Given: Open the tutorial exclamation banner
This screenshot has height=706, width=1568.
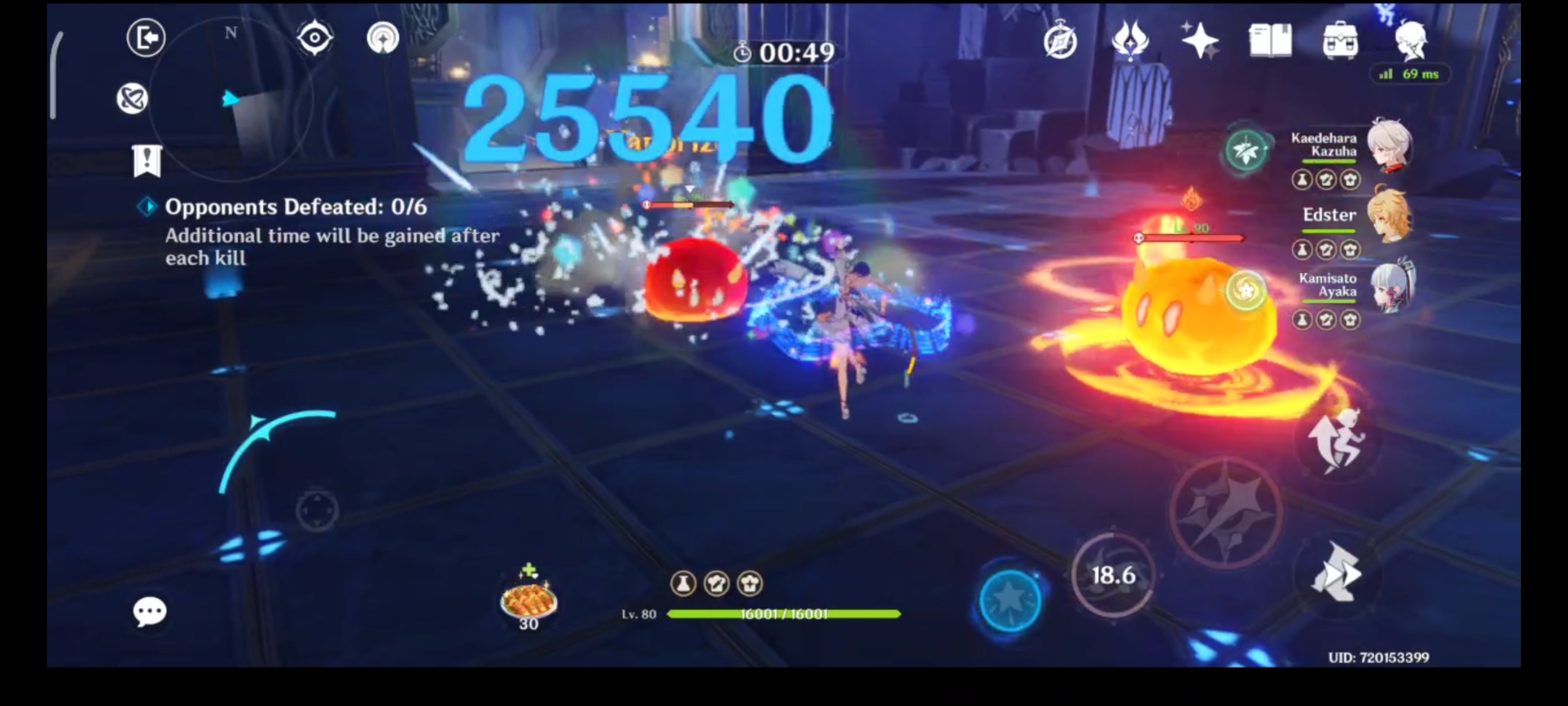Looking at the screenshot, I should (x=148, y=159).
